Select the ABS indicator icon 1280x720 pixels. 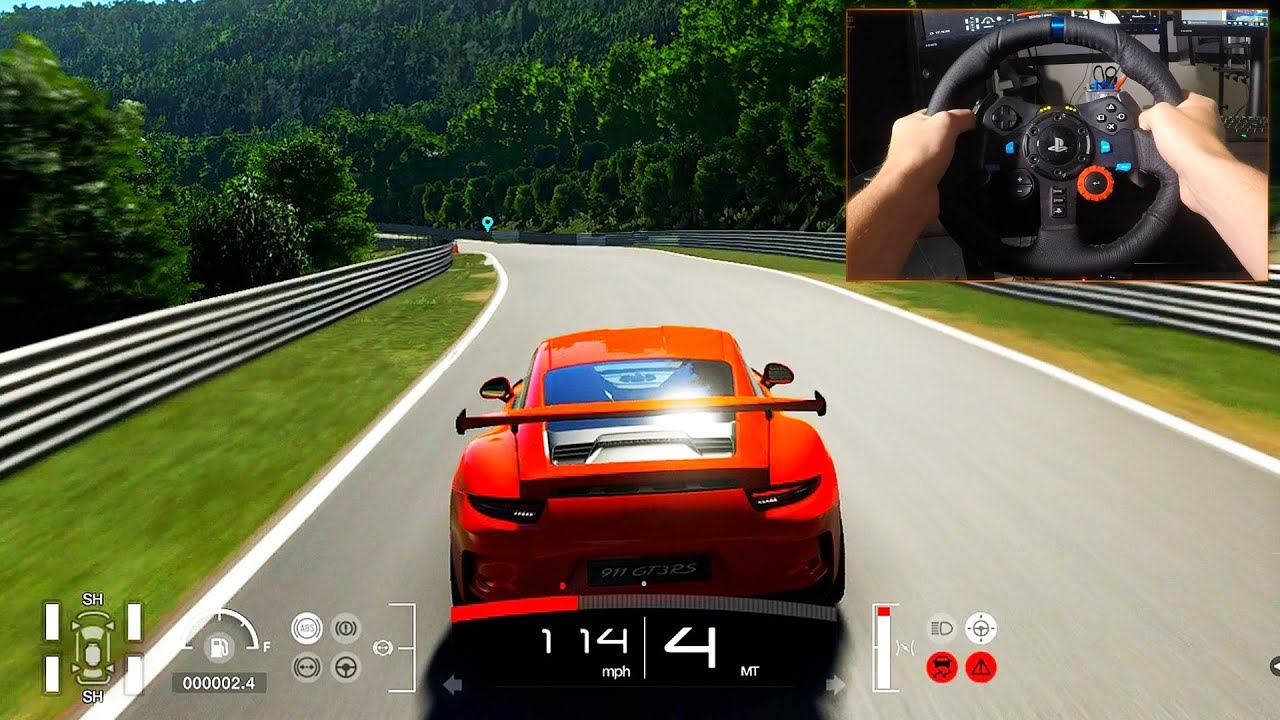point(307,627)
